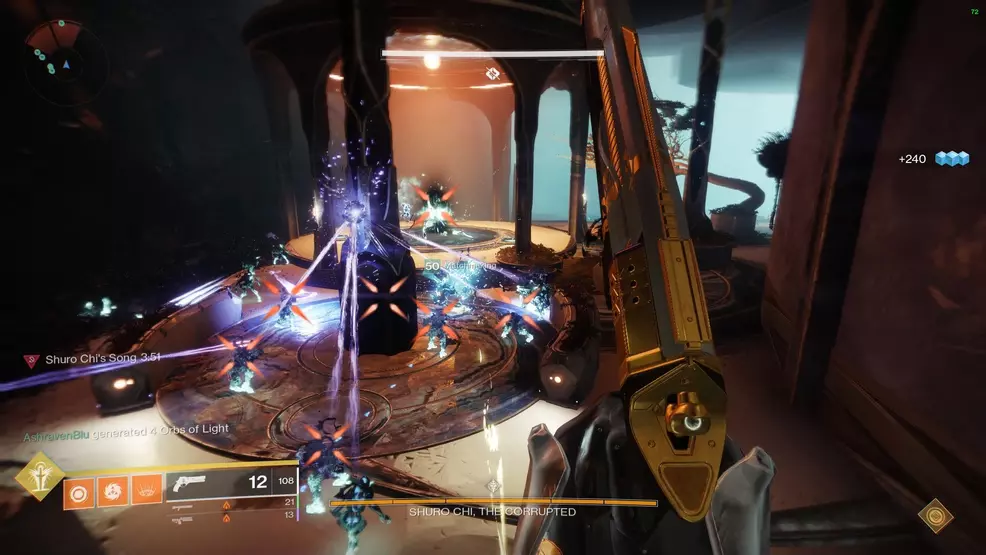Image resolution: width=986 pixels, height=555 pixels.
Task: Click the gold diamond emblem in bottom-right corner
Action: click(935, 515)
